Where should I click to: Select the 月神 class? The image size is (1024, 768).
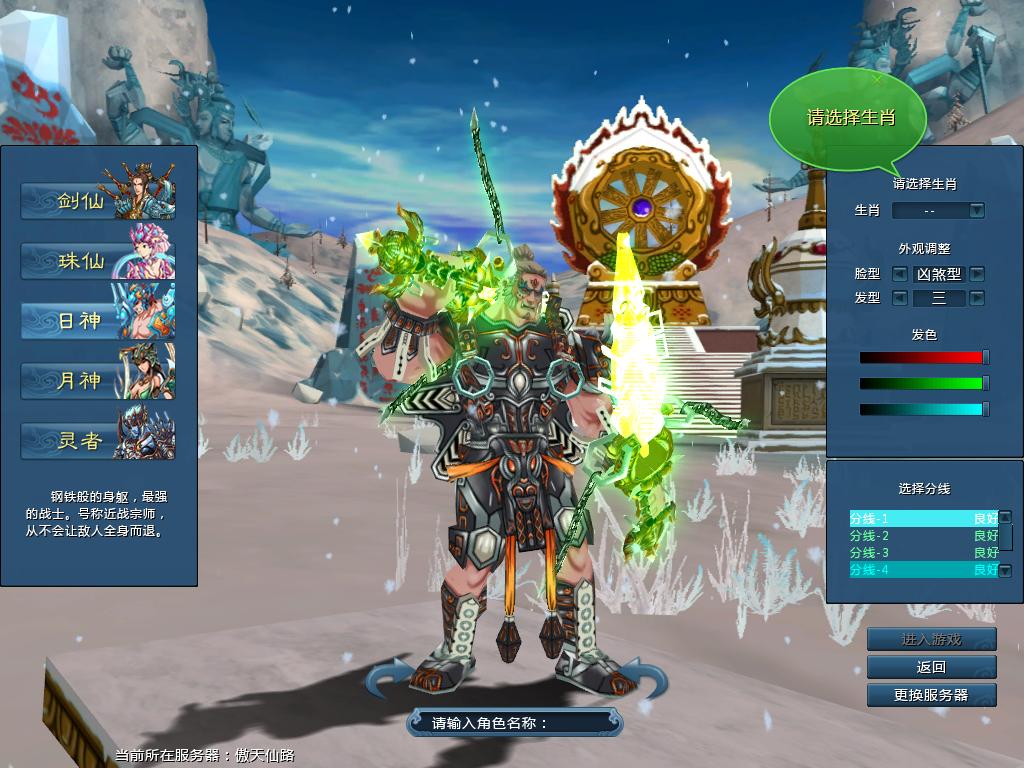tap(98, 381)
